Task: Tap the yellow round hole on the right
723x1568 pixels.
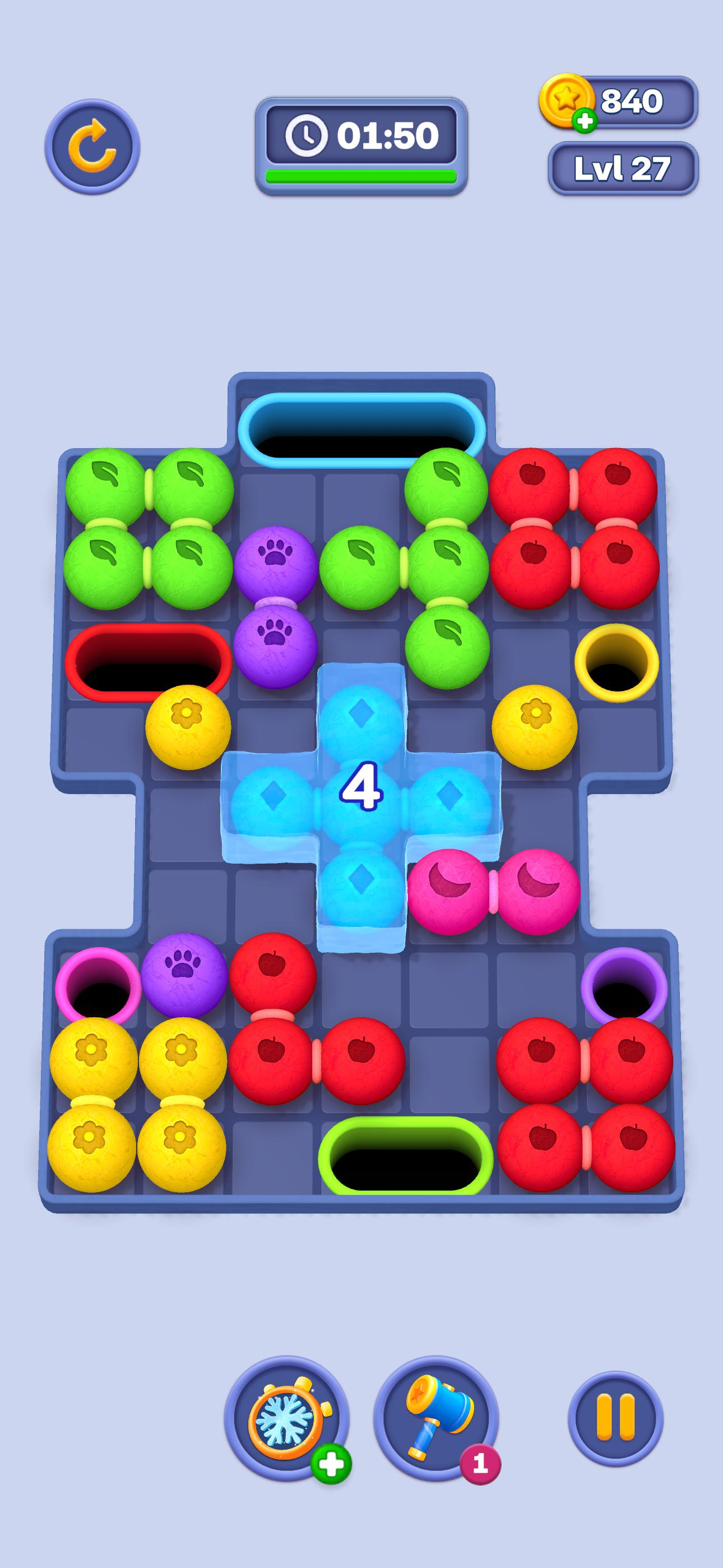Action: (616, 663)
